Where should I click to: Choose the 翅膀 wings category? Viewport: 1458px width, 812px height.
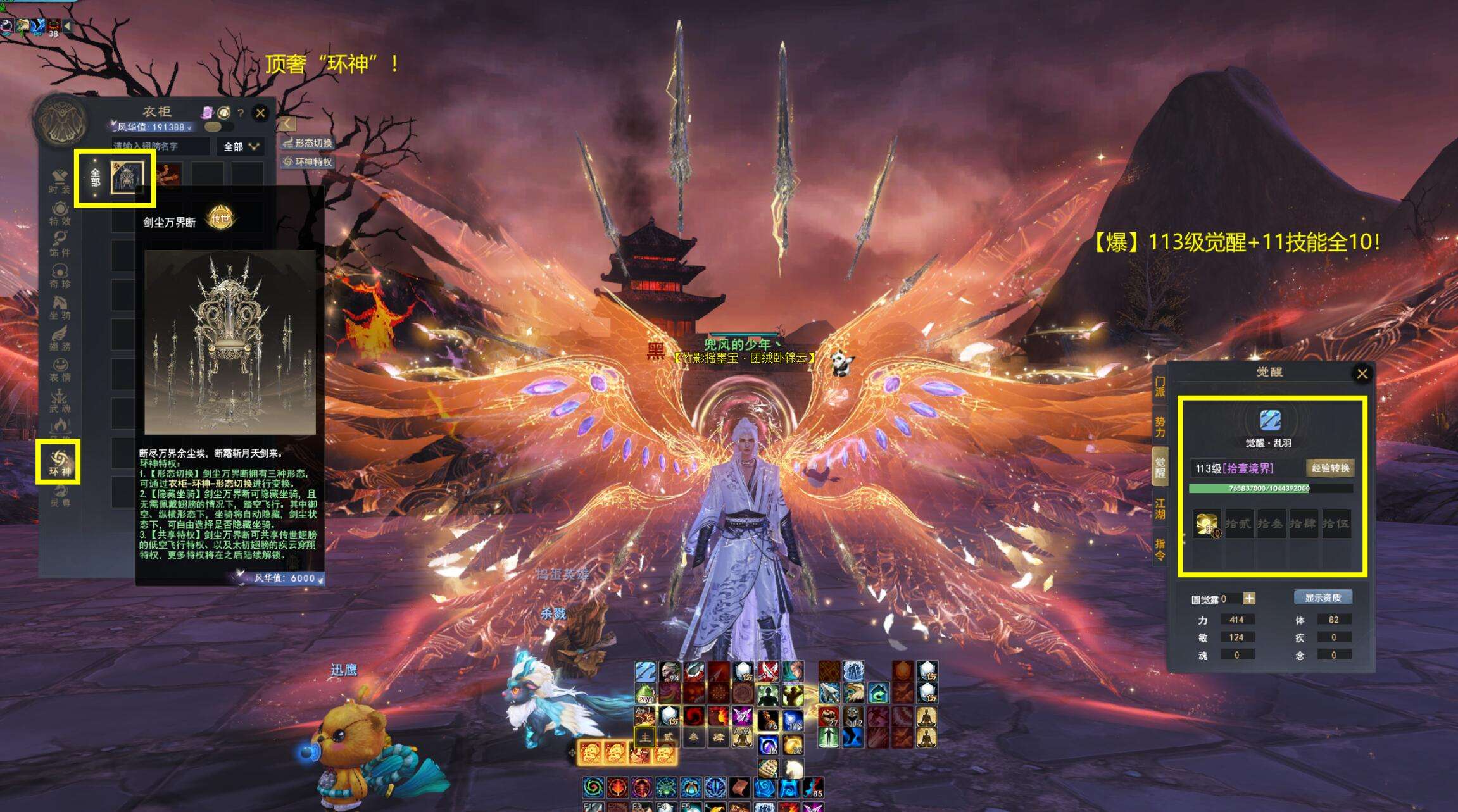tap(60, 339)
